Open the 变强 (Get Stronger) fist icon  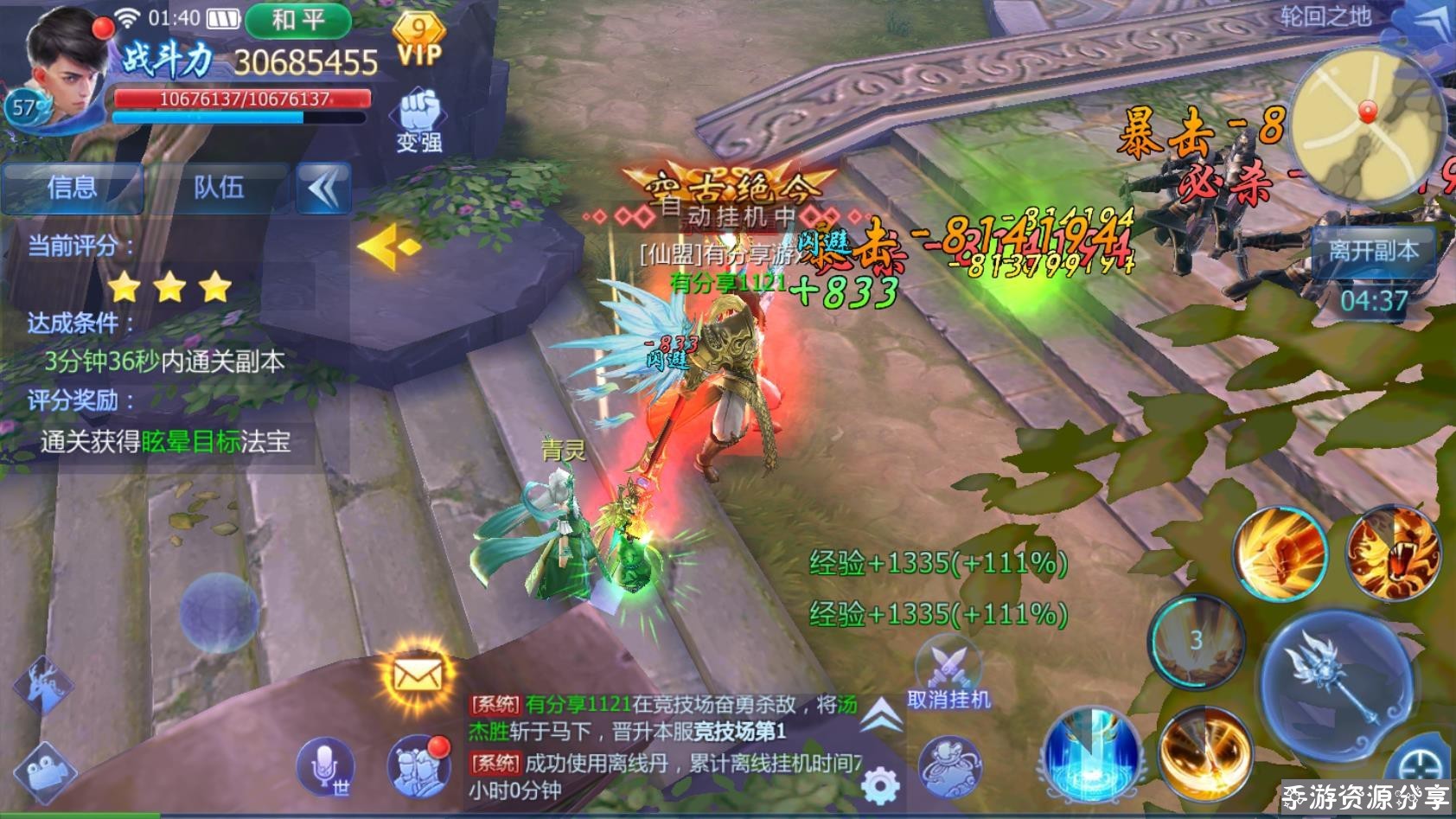pyautogui.click(x=419, y=121)
